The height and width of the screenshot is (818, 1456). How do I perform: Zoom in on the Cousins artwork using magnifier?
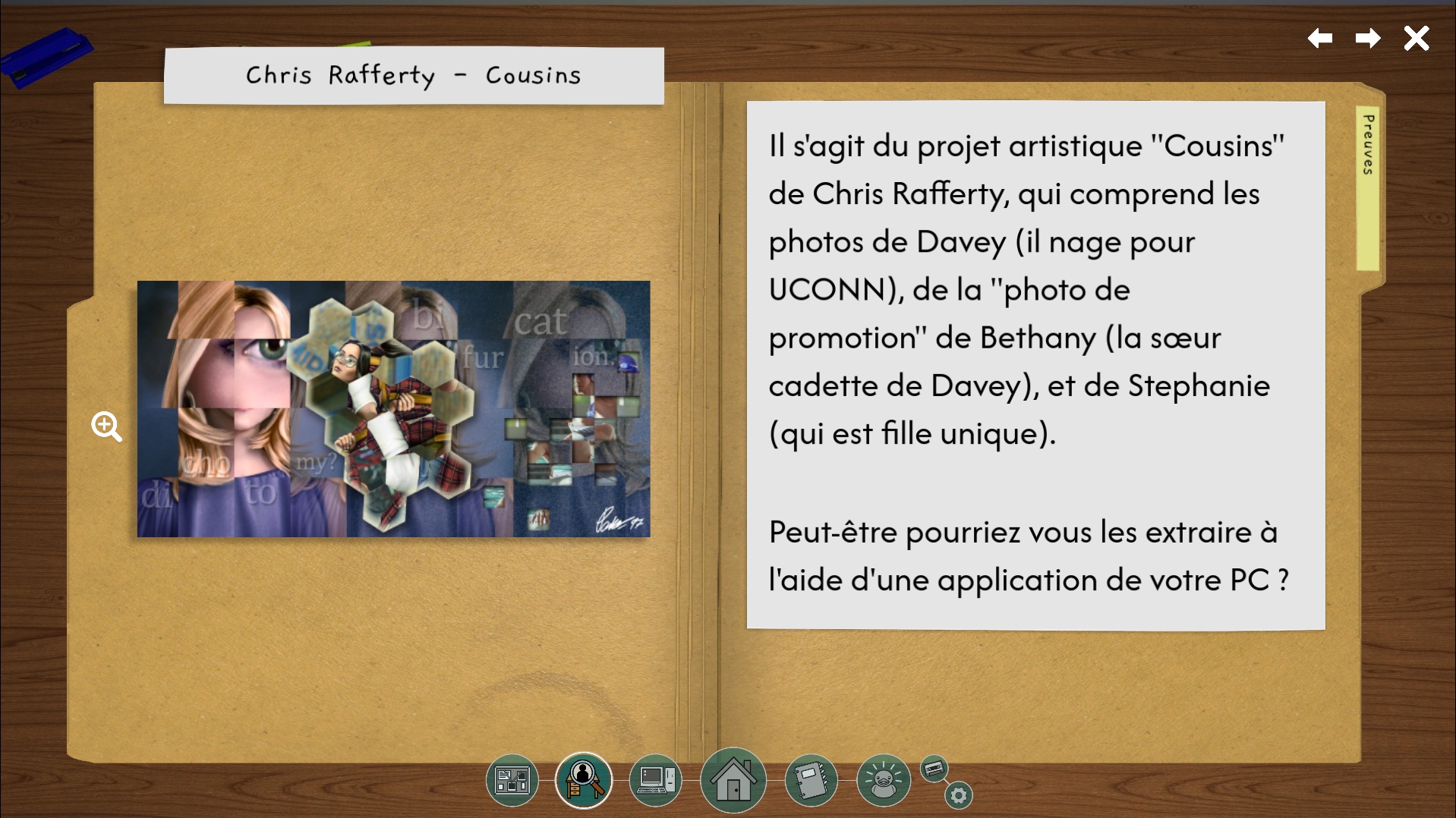[x=106, y=426]
